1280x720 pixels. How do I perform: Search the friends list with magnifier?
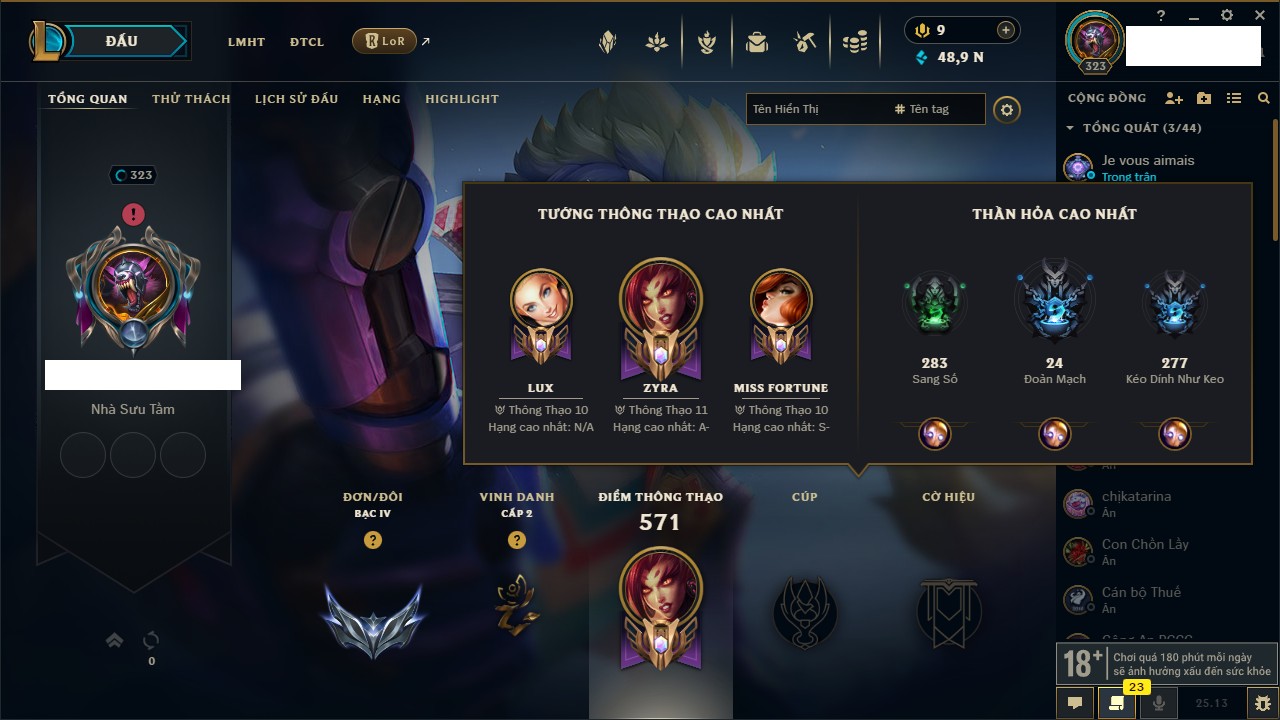coord(1264,98)
